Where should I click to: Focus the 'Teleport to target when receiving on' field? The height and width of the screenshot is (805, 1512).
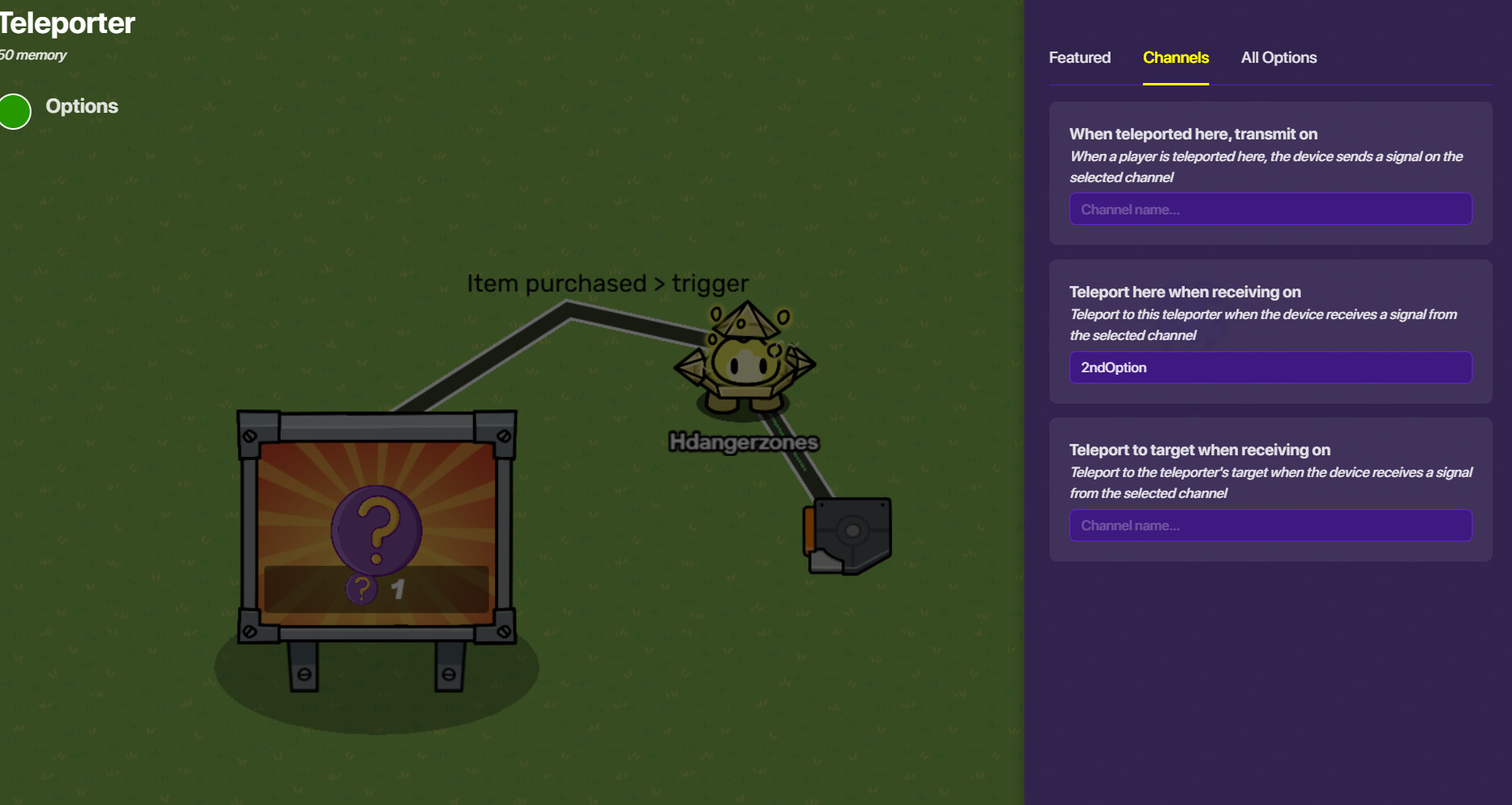[1270, 525]
